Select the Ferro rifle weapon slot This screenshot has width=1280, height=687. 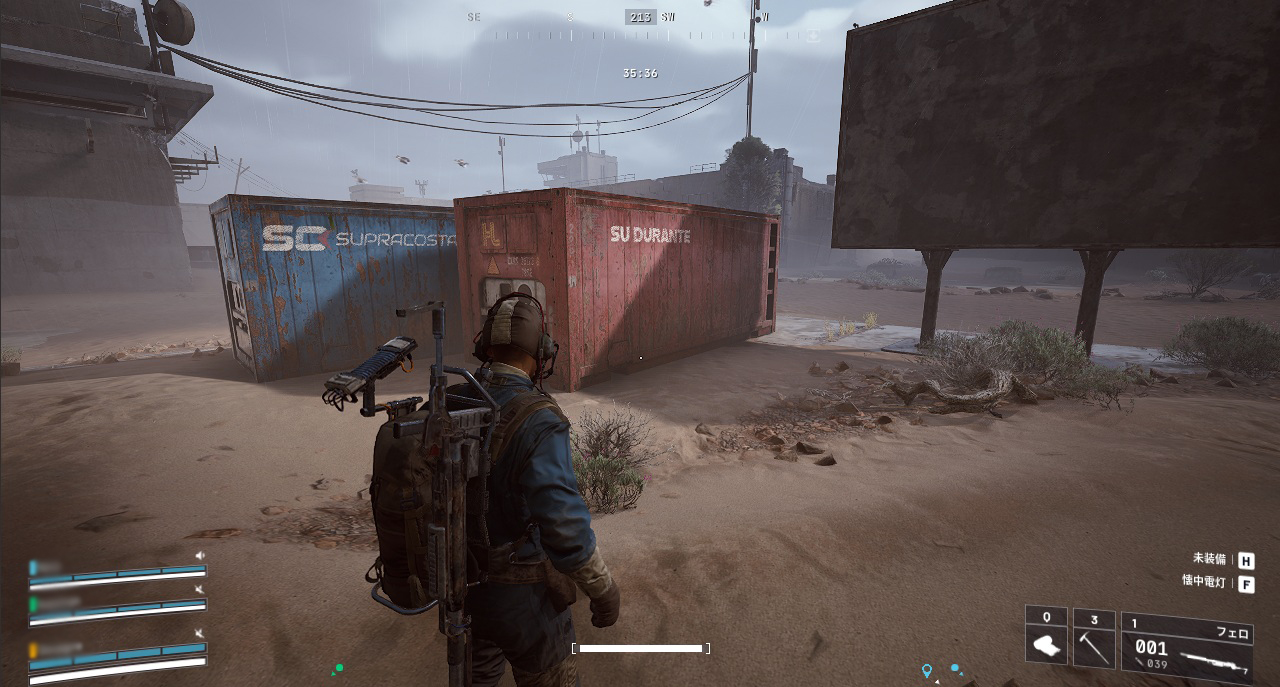[x=1186, y=645]
